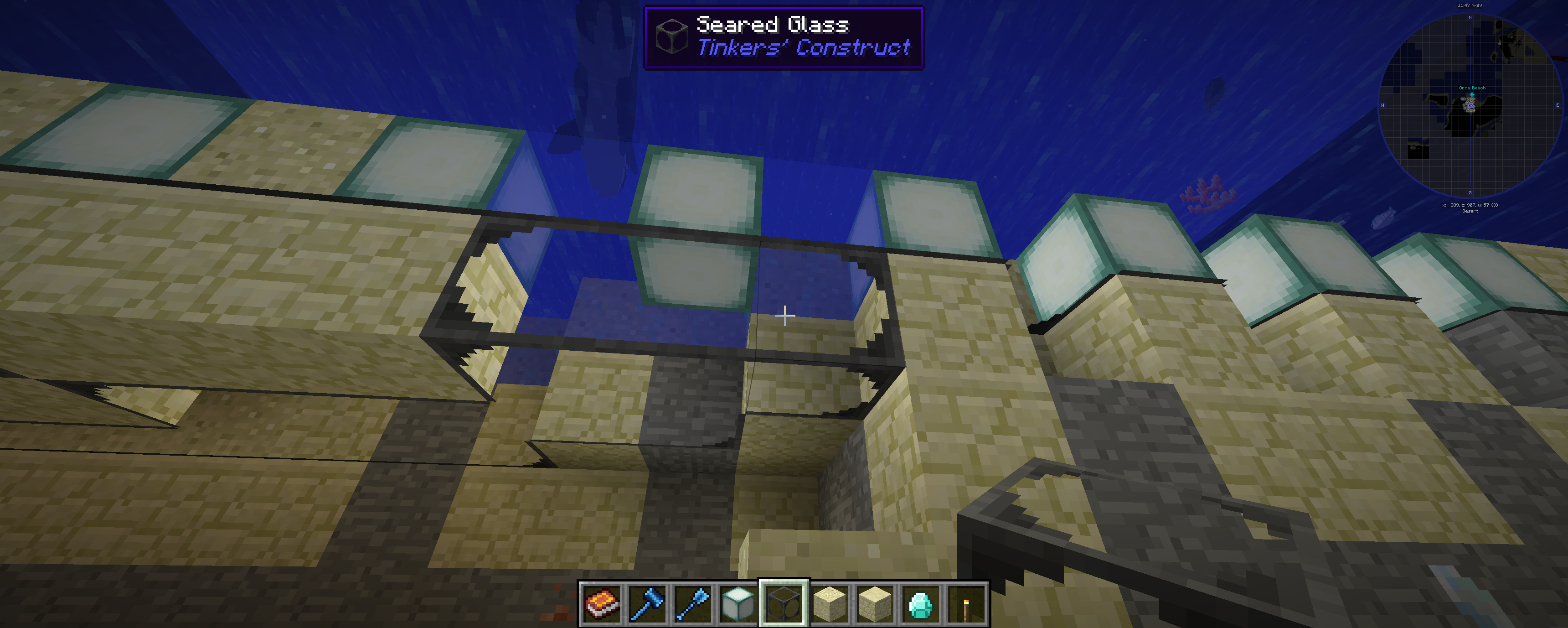Click the player arrow at the minimap center
The height and width of the screenshot is (628, 1568).
click(1470, 105)
